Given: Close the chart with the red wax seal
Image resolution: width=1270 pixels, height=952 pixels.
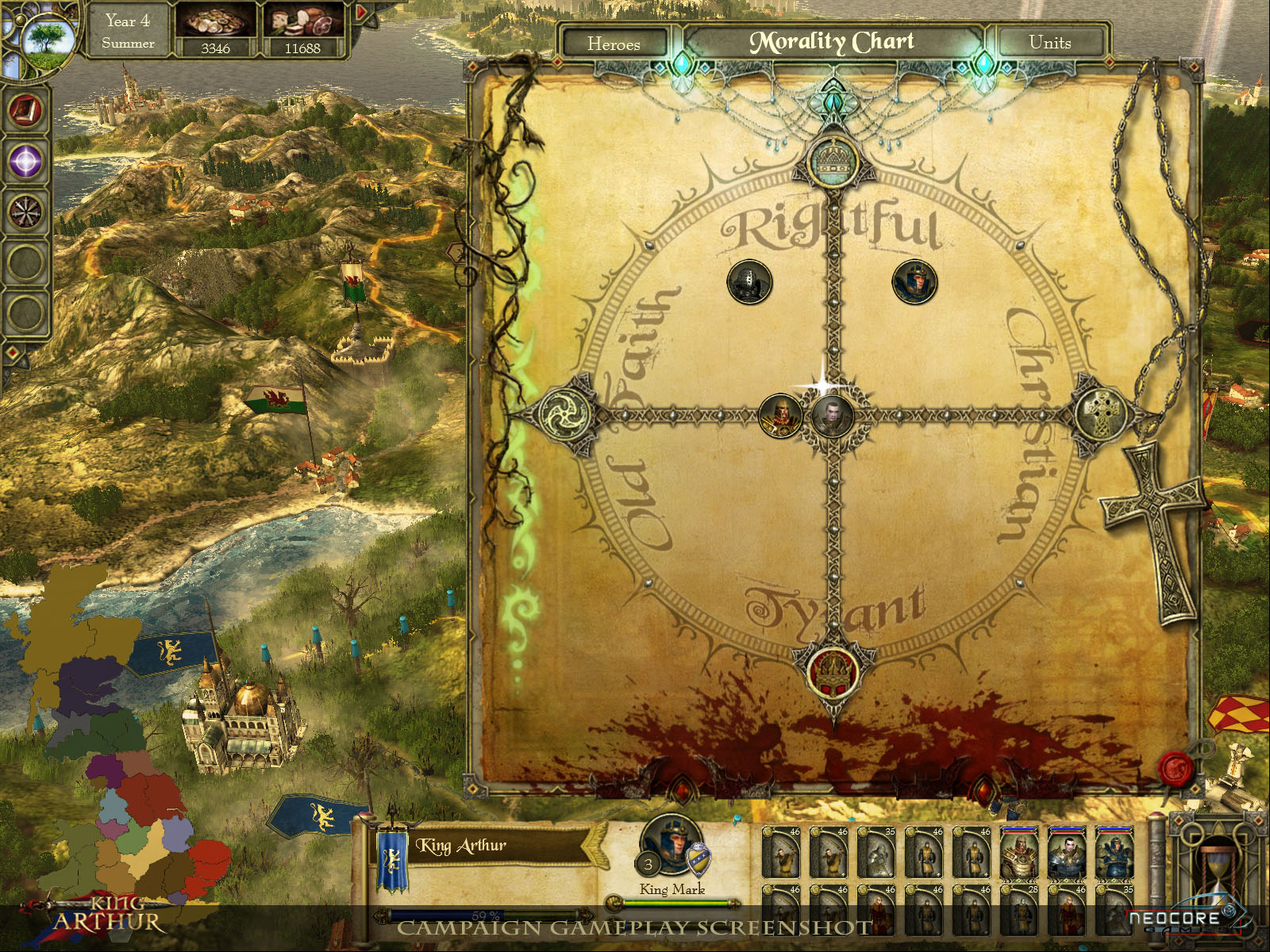Looking at the screenshot, I should (x=1176, y=768).
